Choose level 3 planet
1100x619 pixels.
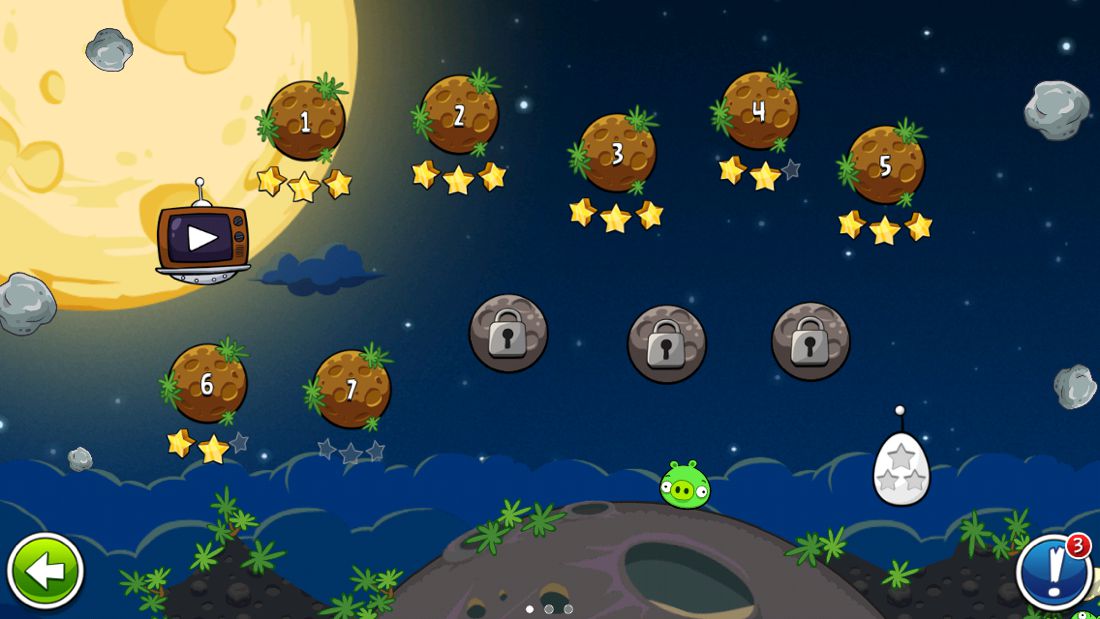click(x=617, y=153)
